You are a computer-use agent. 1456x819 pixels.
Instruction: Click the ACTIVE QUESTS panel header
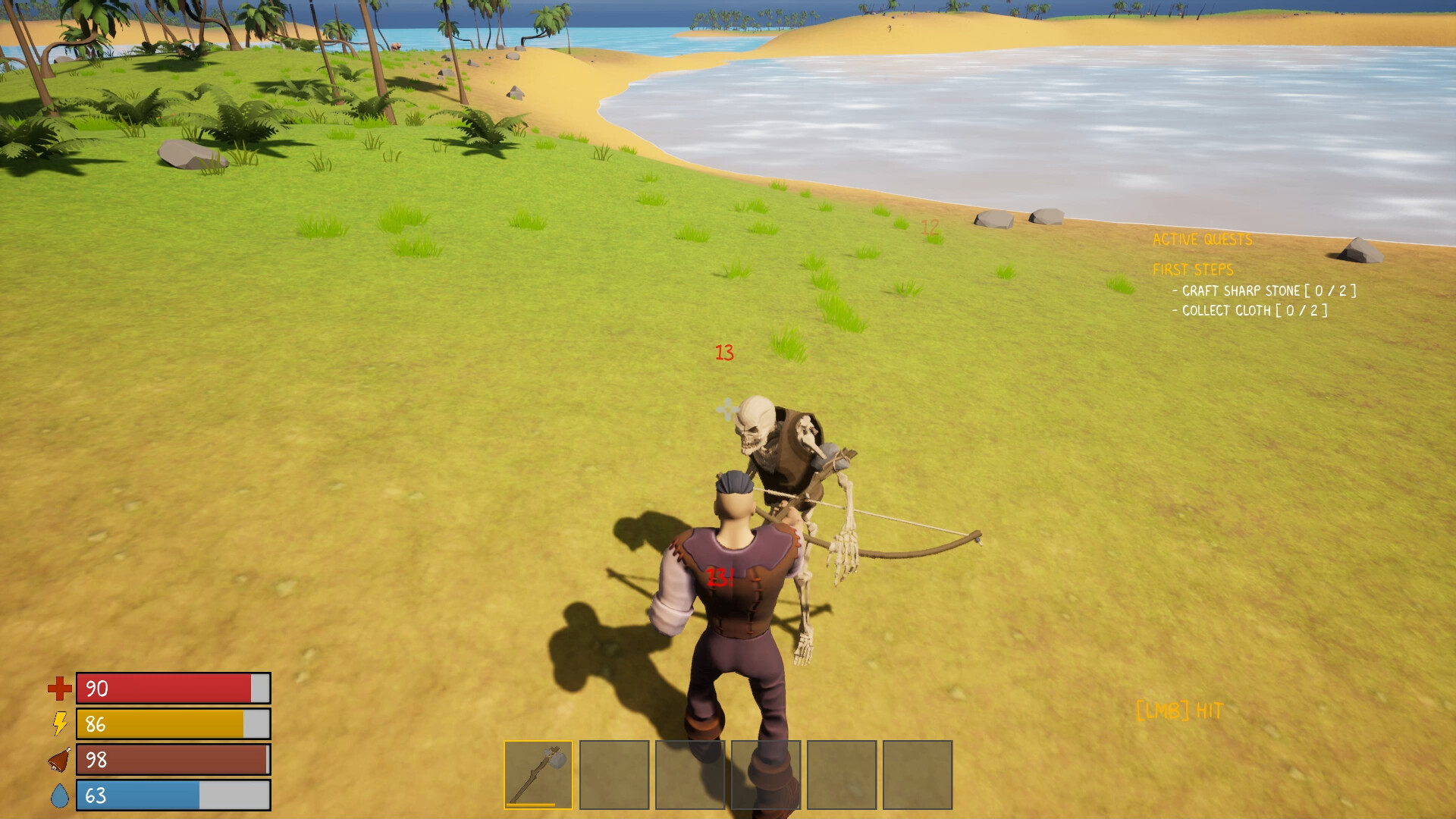(x=1202, y=240)
